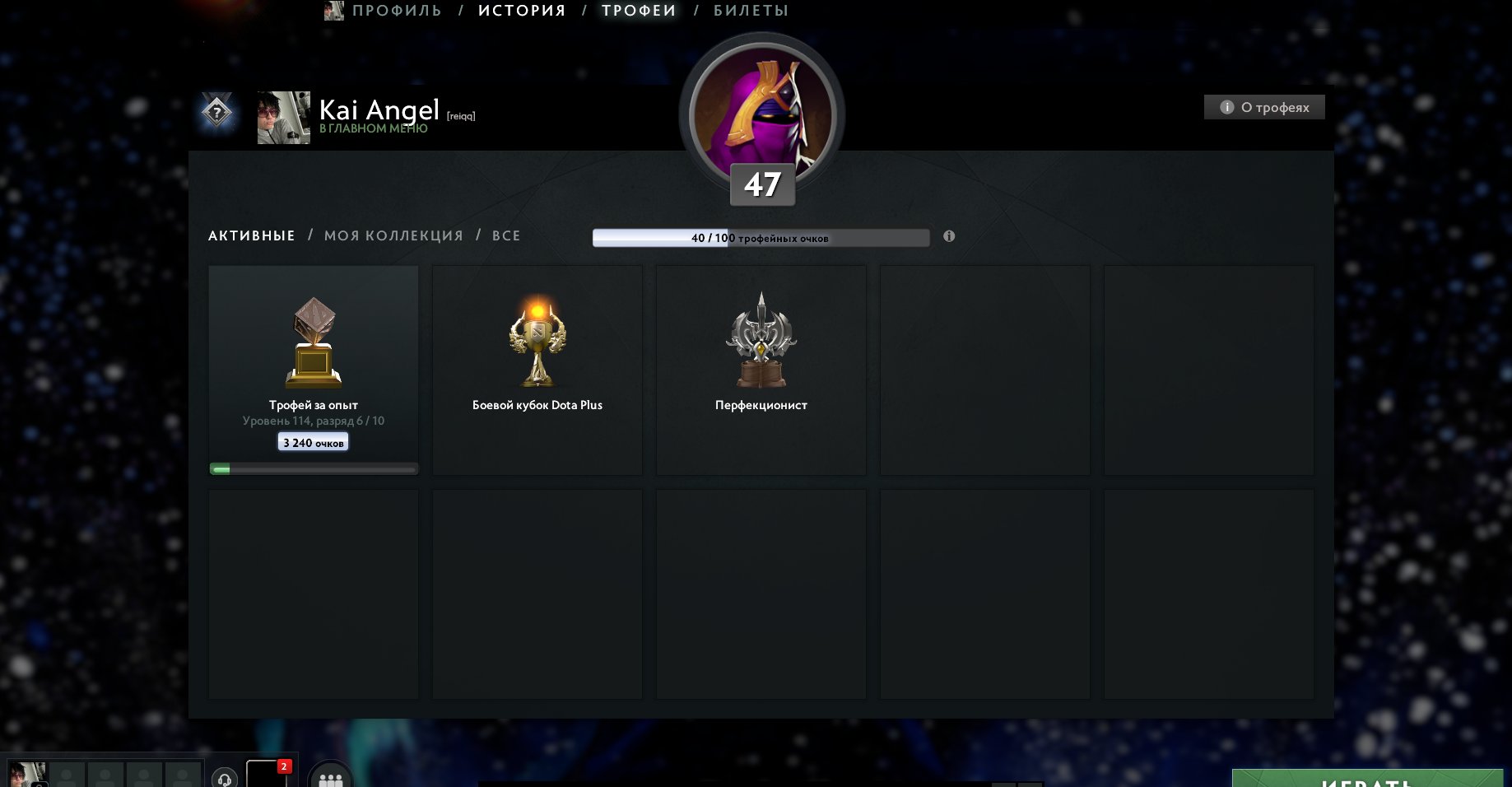
Task: Select the Трофеи tab
Action: (639, 11)
